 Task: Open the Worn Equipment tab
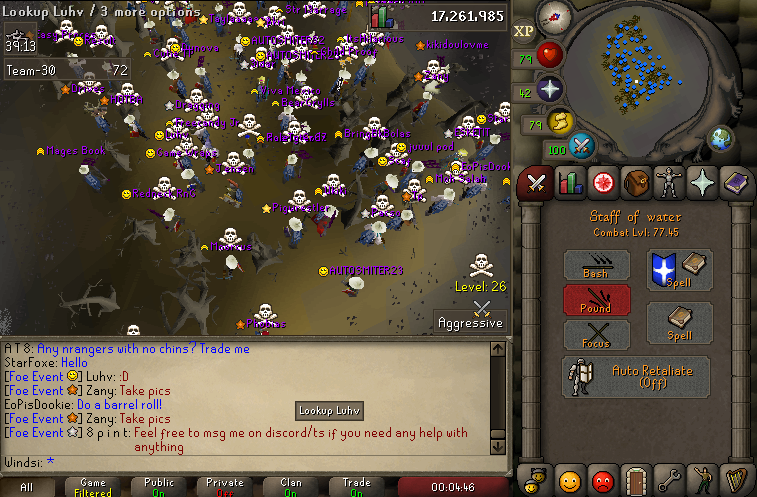[x=668, y=183]
